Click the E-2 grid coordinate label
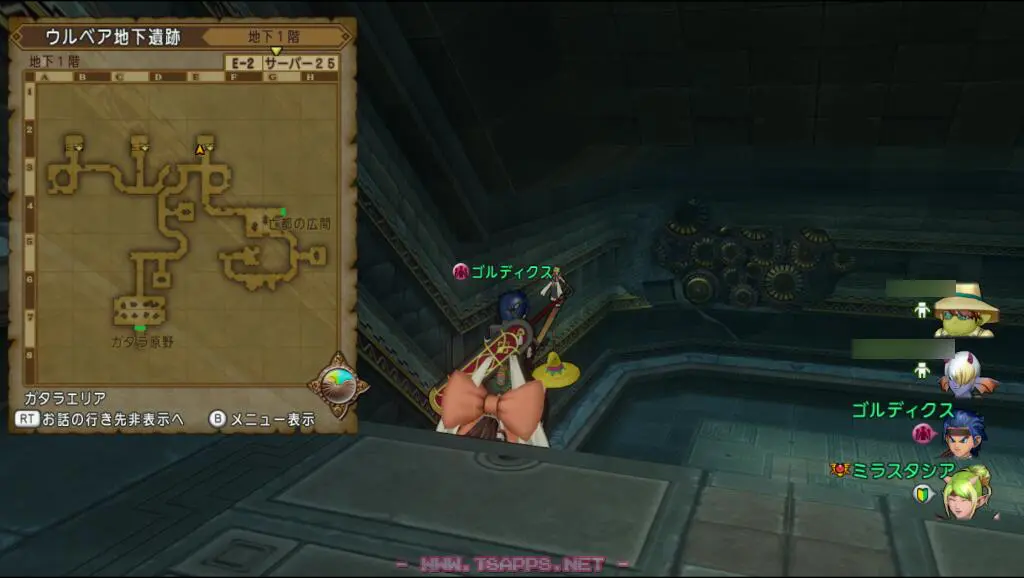The image size is (1024, 578). [x=243, y=62]
